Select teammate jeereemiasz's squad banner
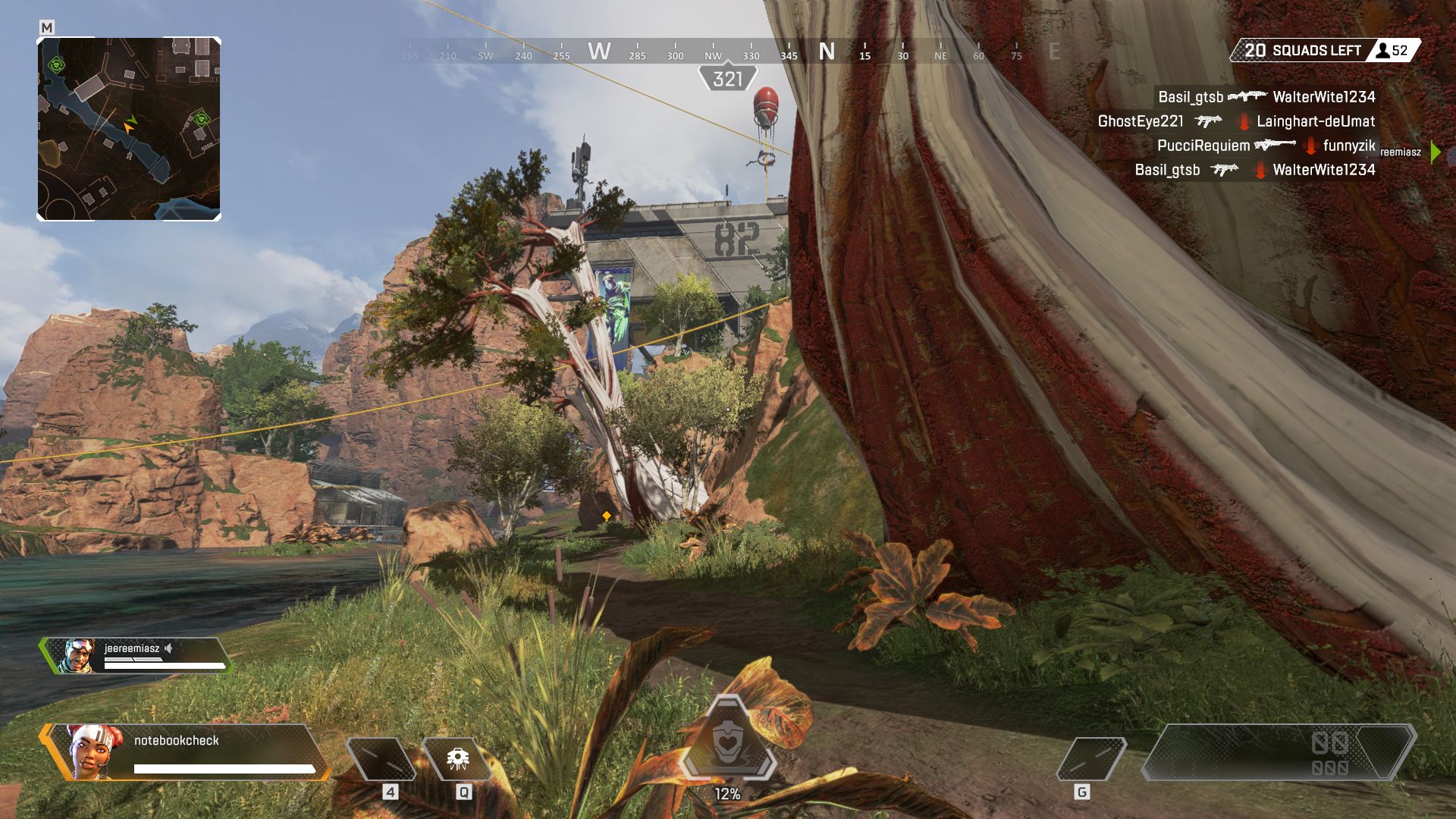The height and width of the screenshot is (819, 1456). [x=136, y=656]
